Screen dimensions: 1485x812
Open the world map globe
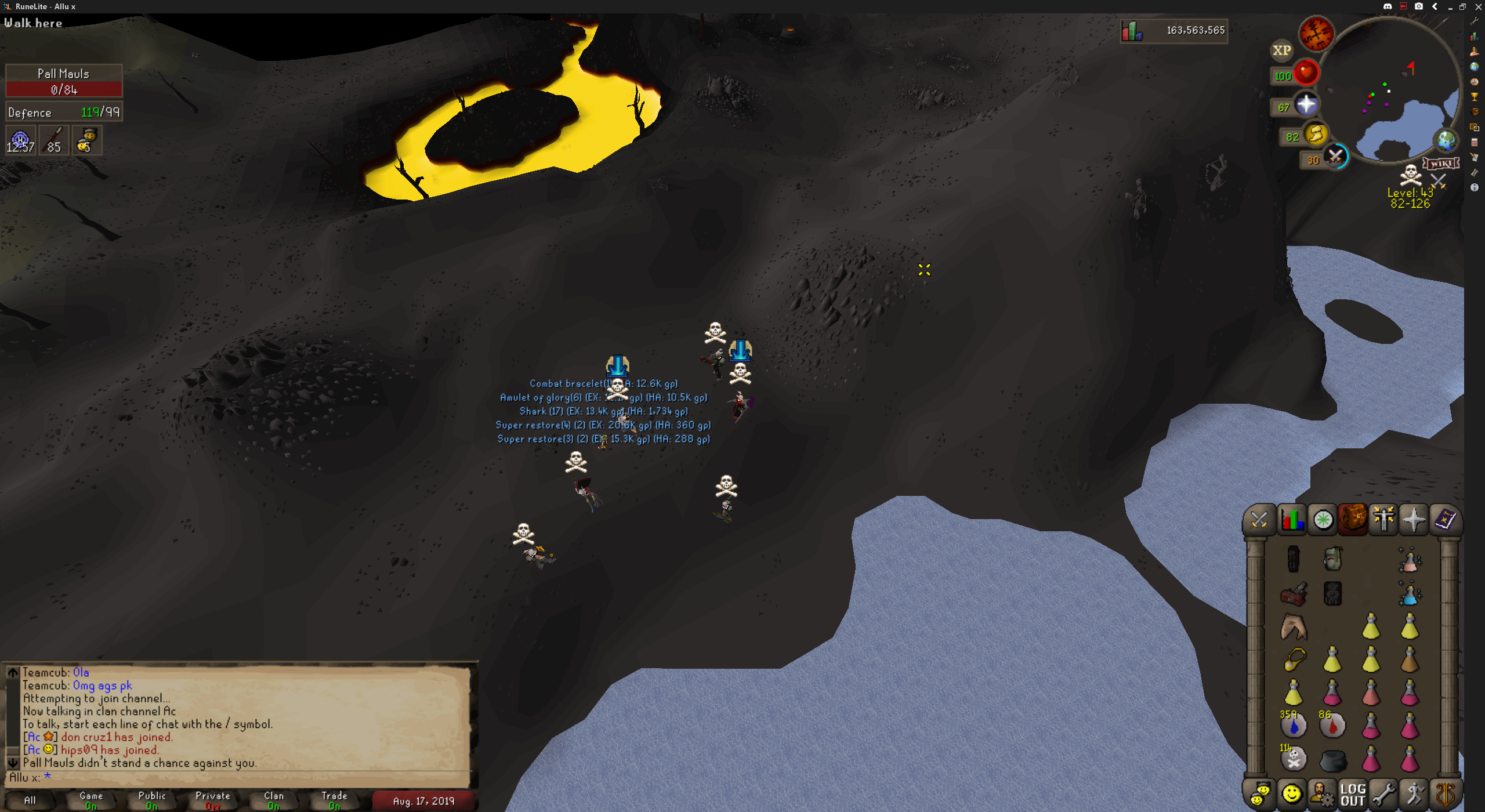tap(1446, 140)
